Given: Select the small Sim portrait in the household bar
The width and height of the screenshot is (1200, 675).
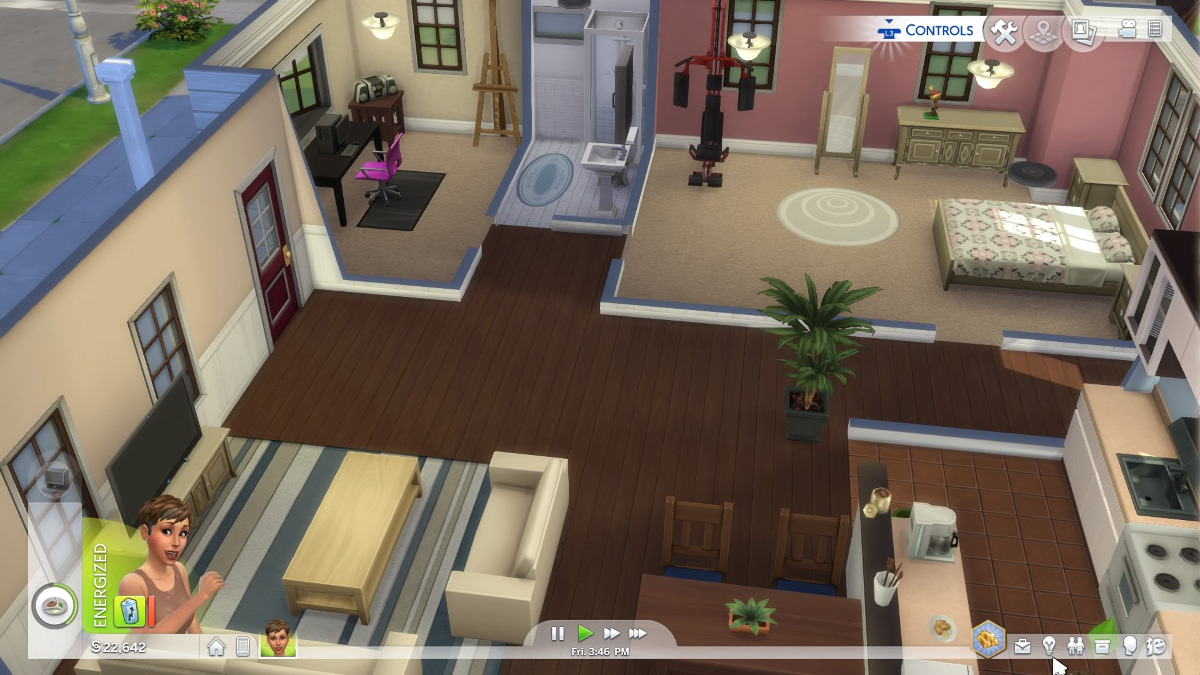Looking at the screenshot, I should coord(278,639).
